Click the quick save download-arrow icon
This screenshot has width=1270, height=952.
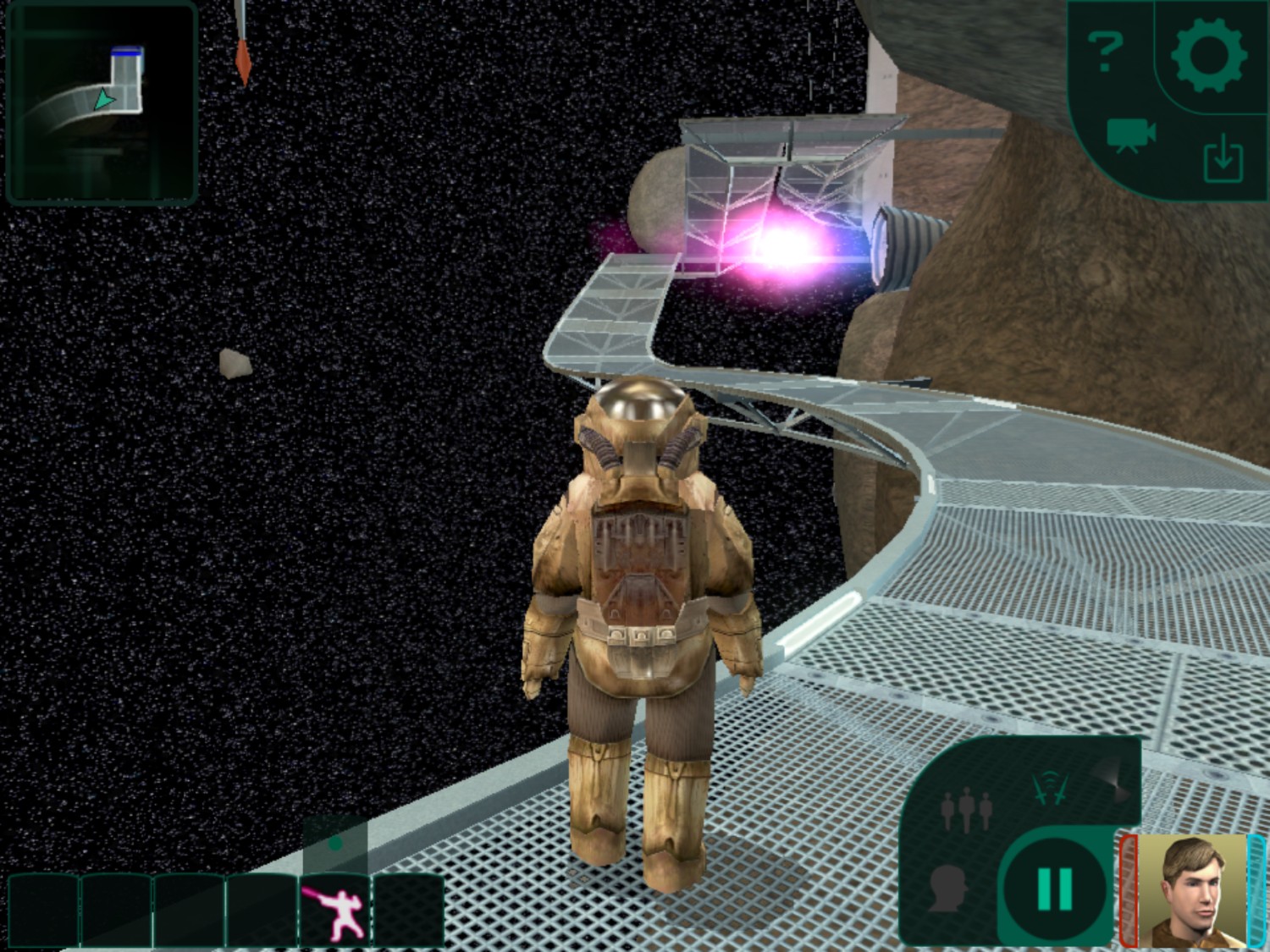pos(1223,161)
